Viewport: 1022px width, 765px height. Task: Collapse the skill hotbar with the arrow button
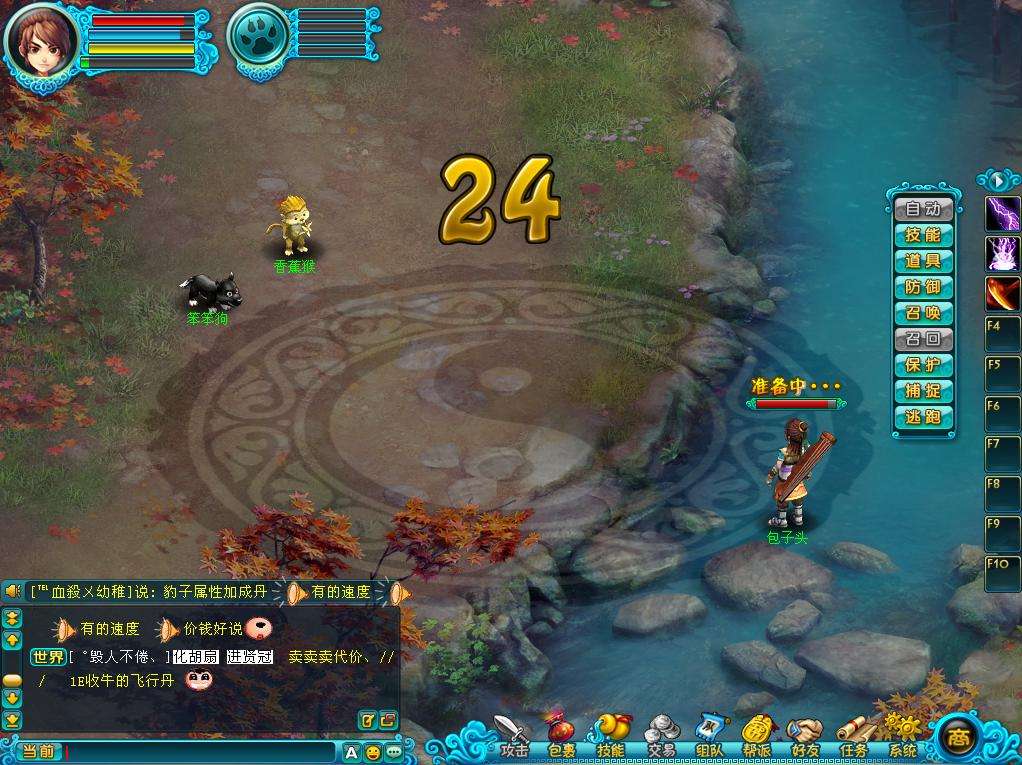coord(998,181)
